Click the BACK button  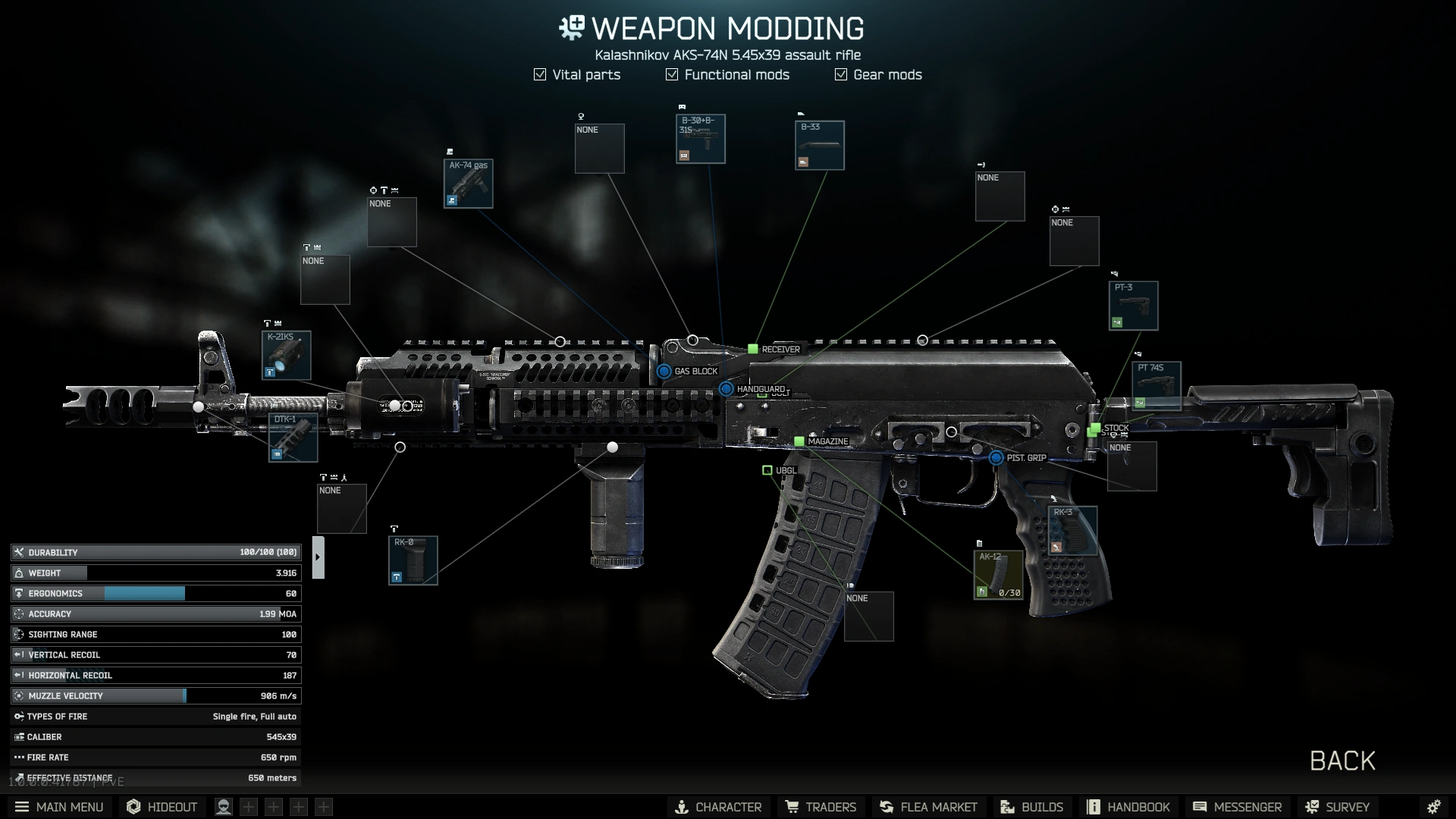pyautogui.click(x=1341, y=761)
